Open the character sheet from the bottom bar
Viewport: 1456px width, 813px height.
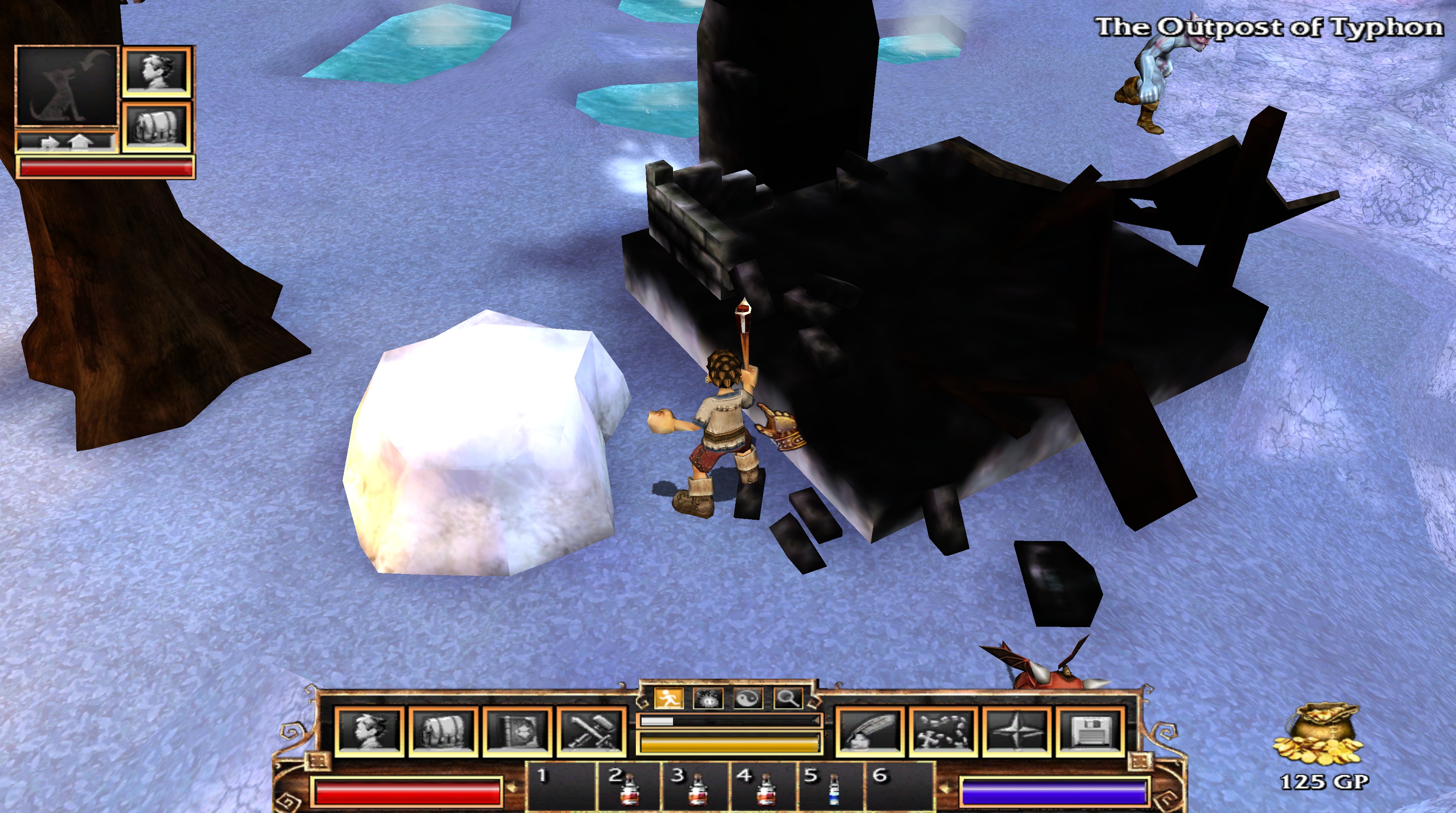tap(370, 730)
